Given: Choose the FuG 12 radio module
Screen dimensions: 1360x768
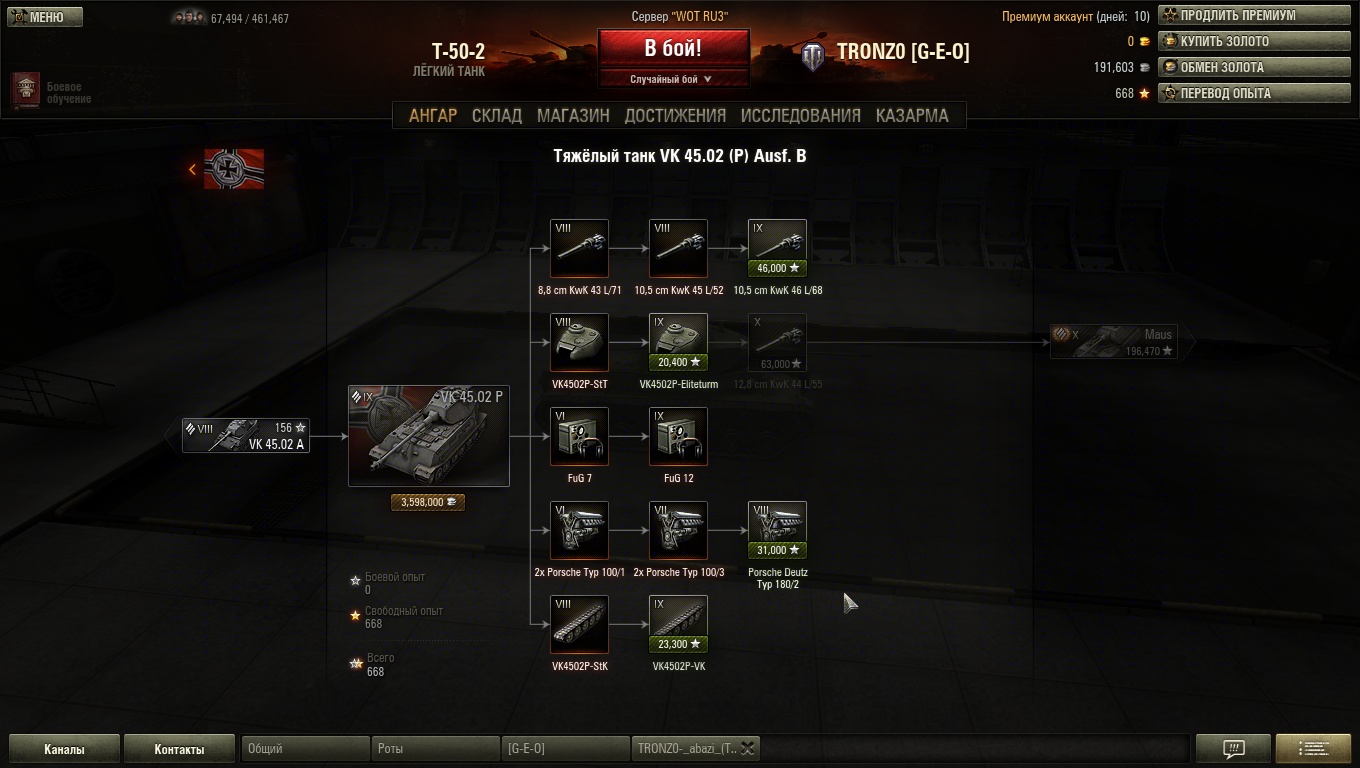Looking at the screenshot, I should point(678,436).
